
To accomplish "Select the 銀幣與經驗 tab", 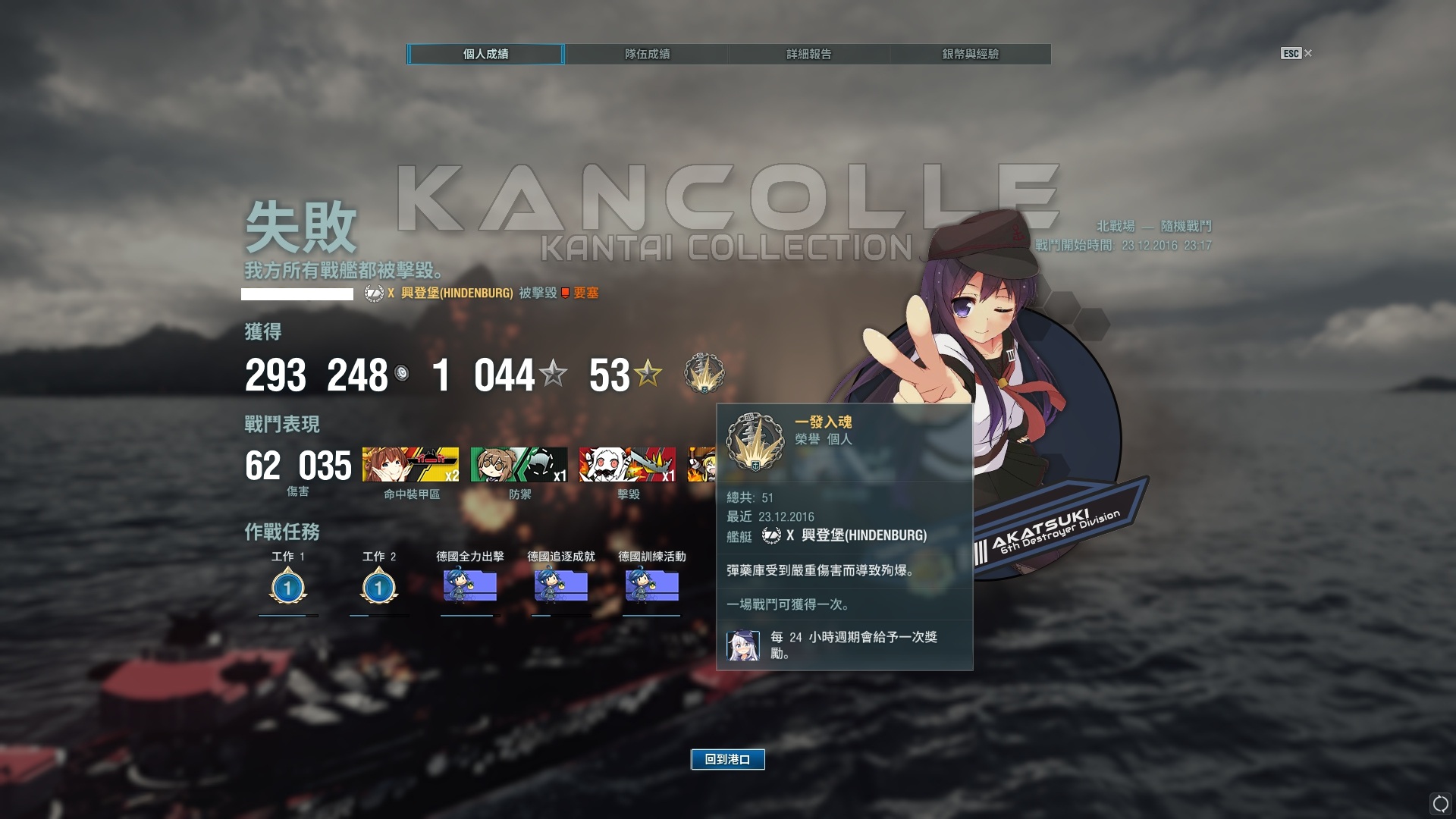I will [x=970, y=54].
